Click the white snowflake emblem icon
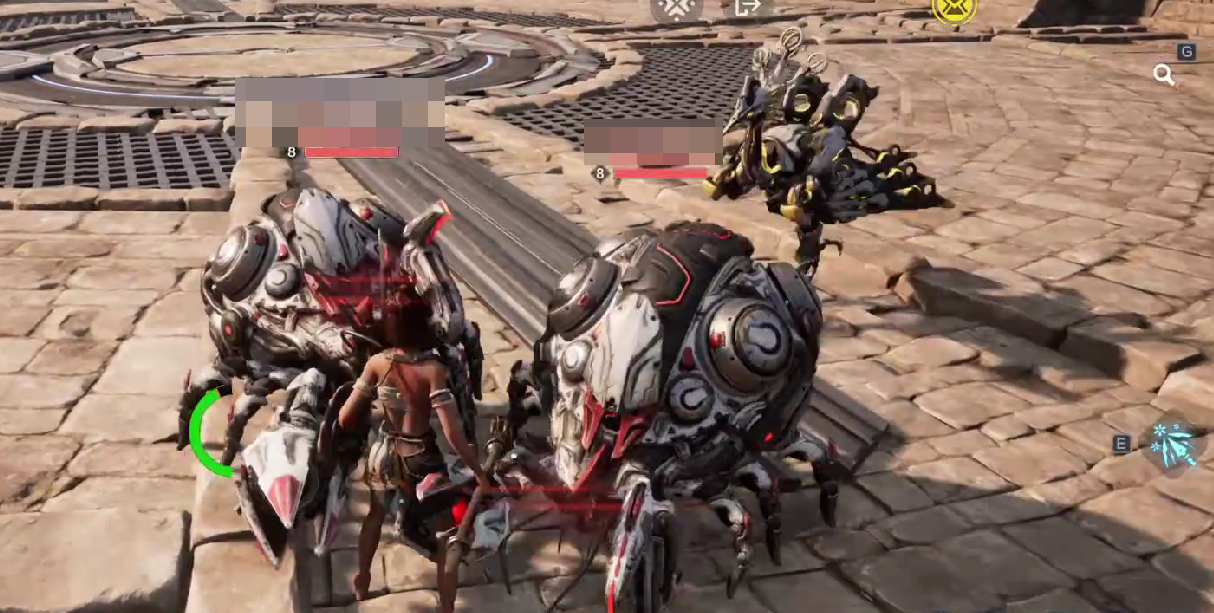 (x=677, y=8)
